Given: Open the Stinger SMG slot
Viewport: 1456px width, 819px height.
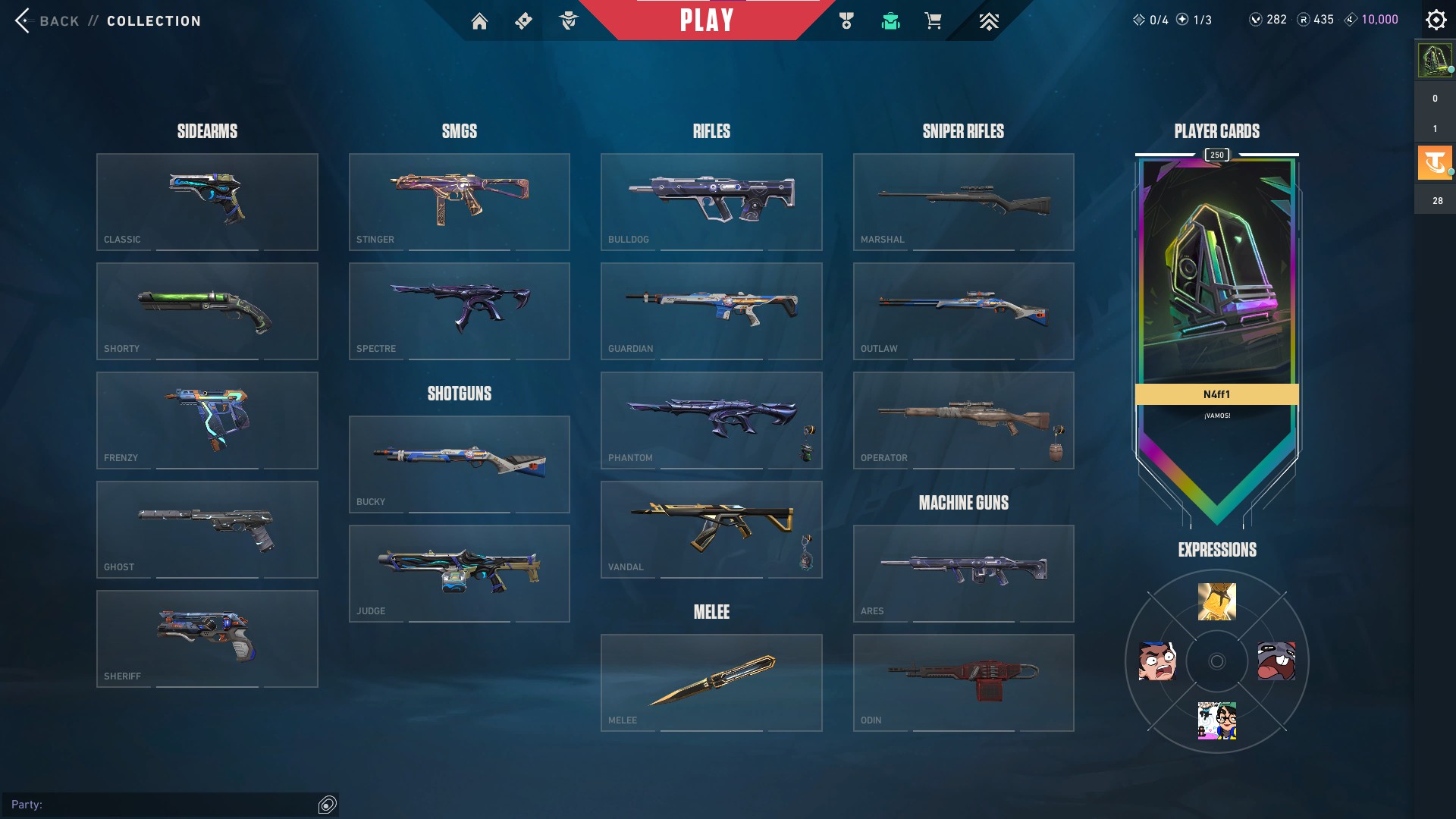Looking at the screenshot, I should pyautogui.click(x=459, y=202).
